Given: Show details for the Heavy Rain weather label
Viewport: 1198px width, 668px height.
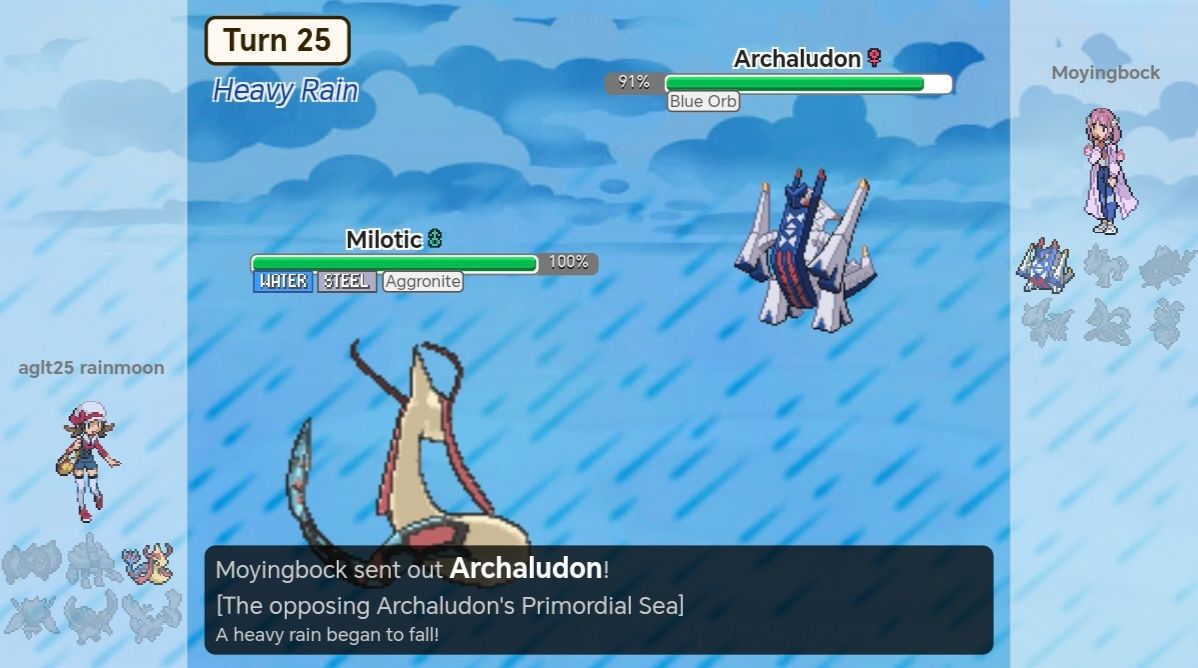Looking at the screenshot, I should 285,91.
